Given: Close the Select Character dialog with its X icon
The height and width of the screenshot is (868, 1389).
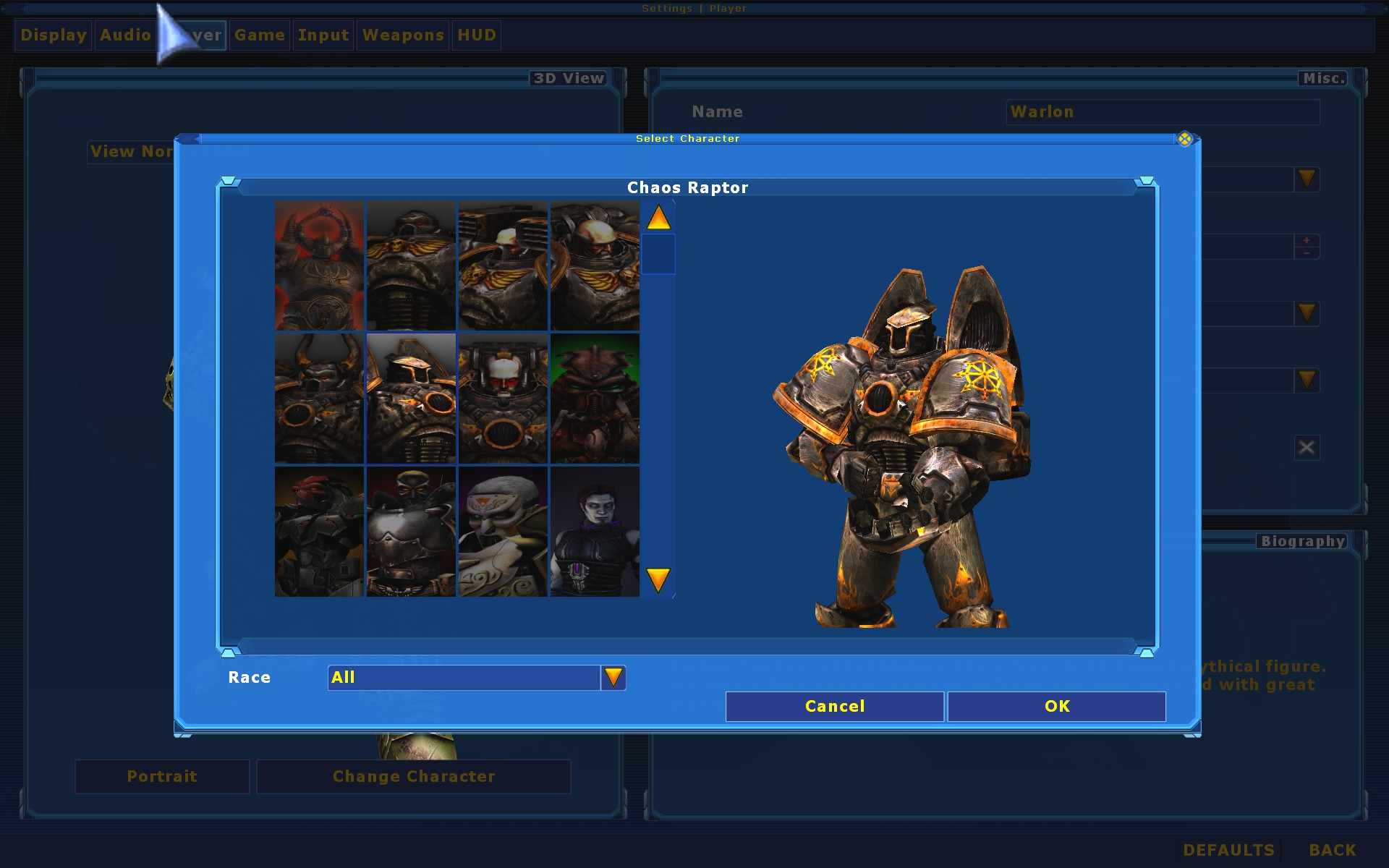Looking at the screenshot, I should [x=1185, y=139].
